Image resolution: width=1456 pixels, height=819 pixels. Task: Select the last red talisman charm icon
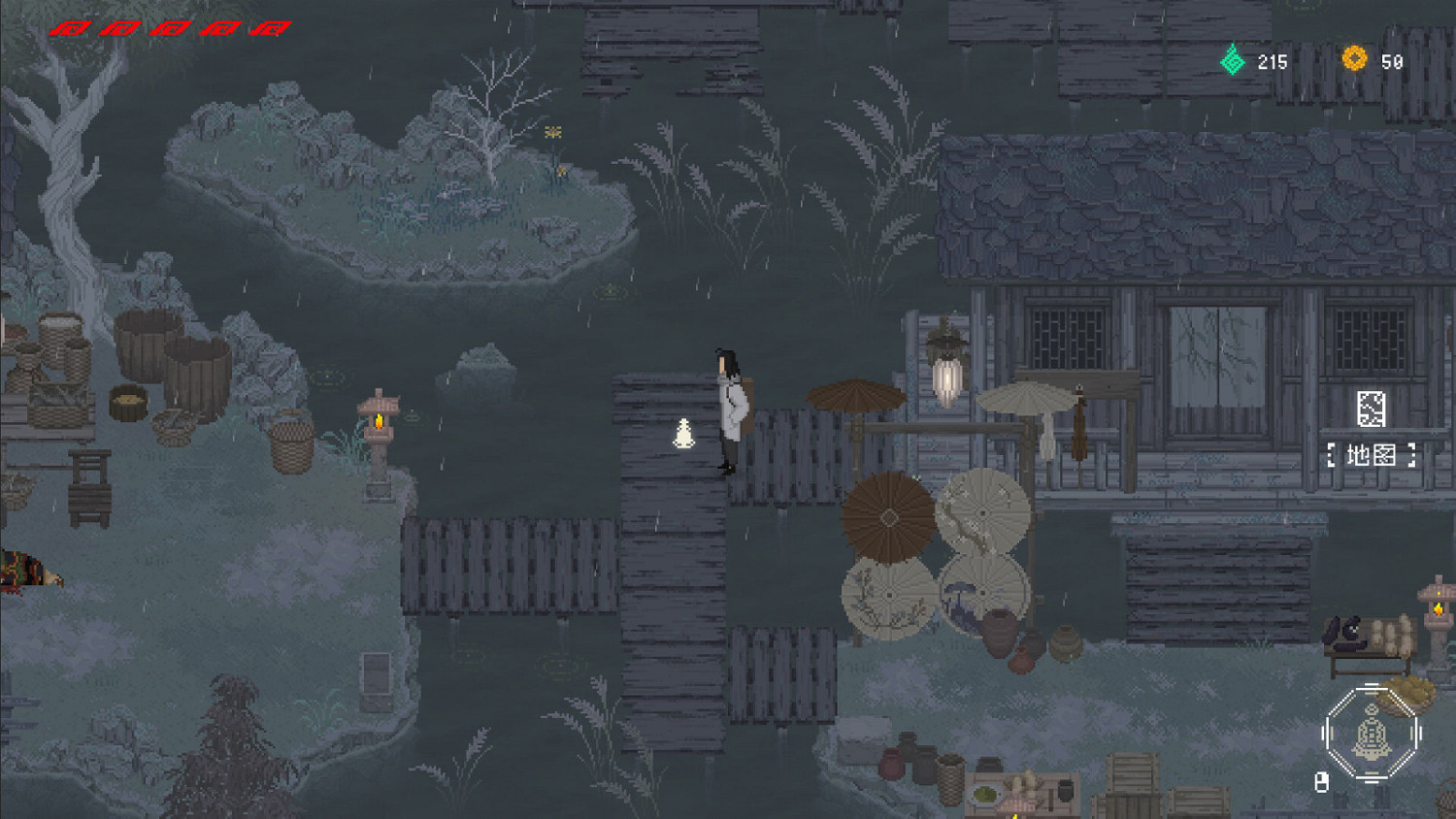point(270,26)
